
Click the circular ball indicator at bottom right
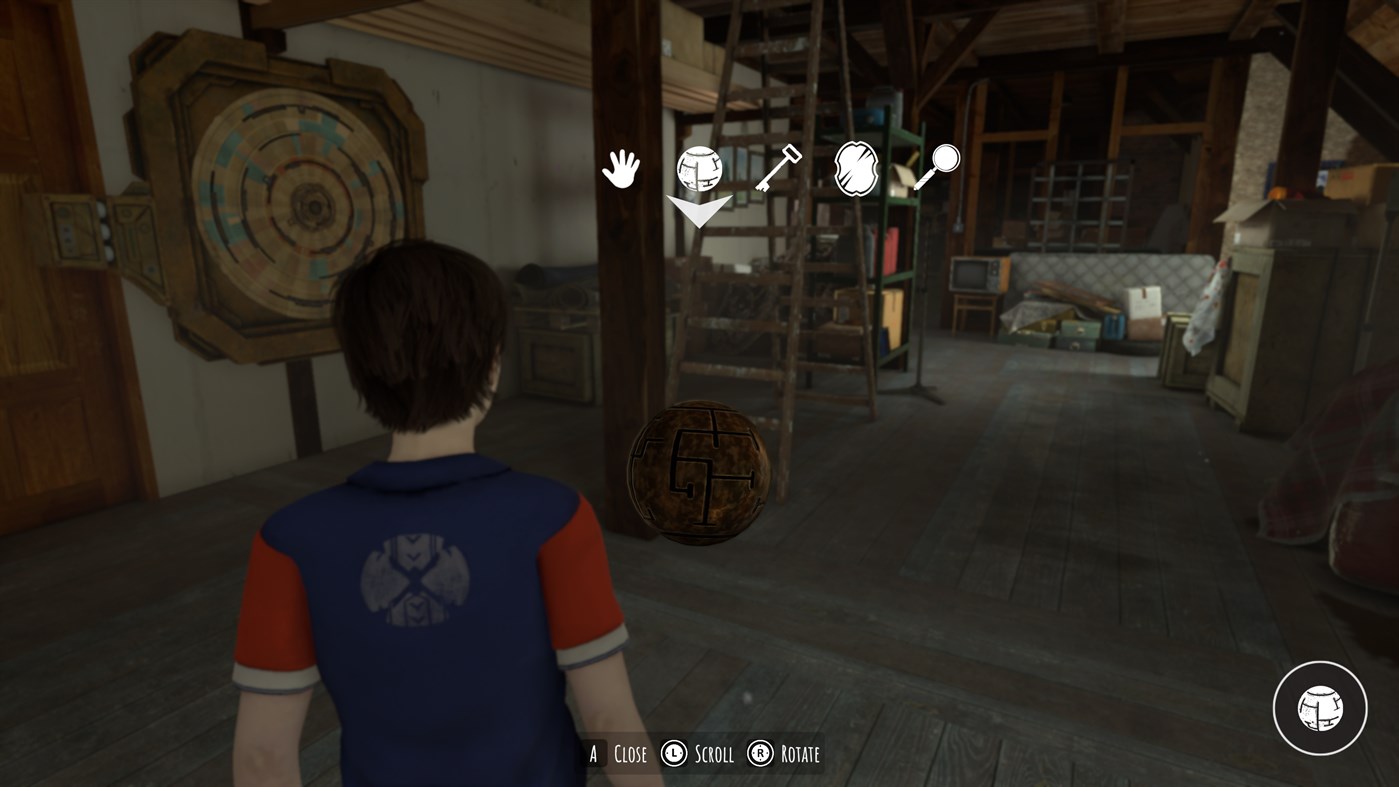[1320, 707]
